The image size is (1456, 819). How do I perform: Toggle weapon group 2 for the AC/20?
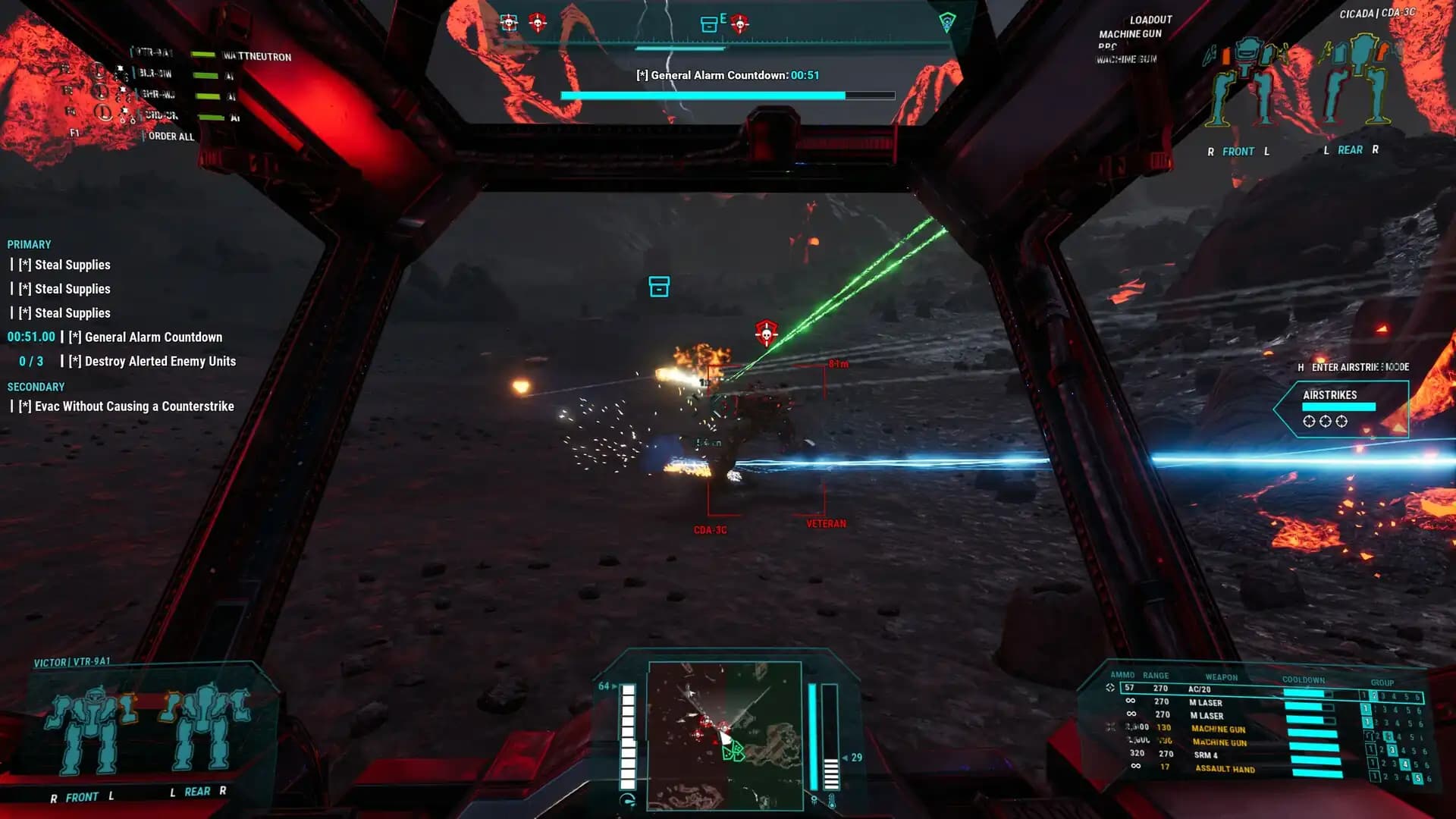pos(1373,696)
